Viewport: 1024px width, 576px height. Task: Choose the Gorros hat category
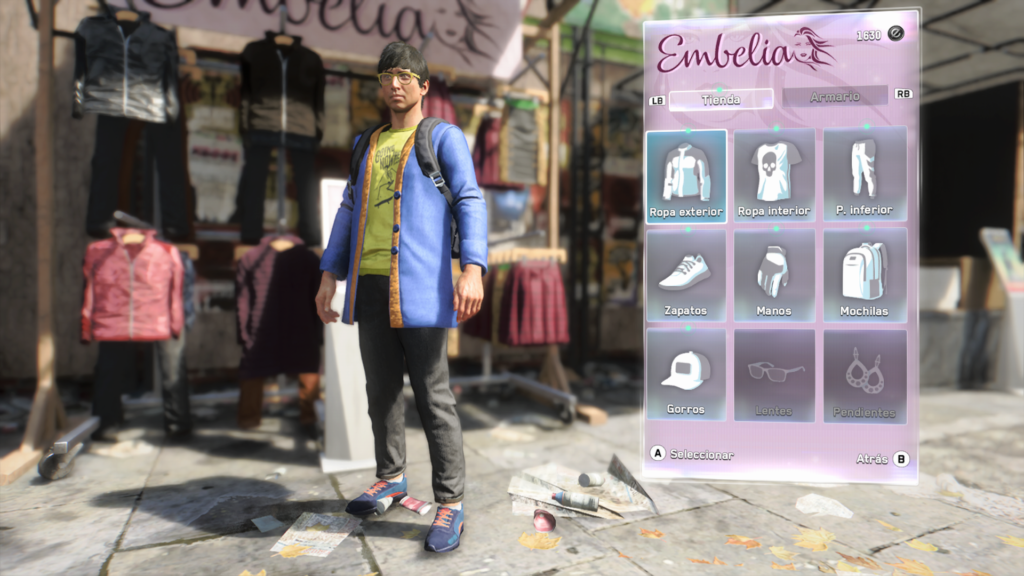coord(686,375)
